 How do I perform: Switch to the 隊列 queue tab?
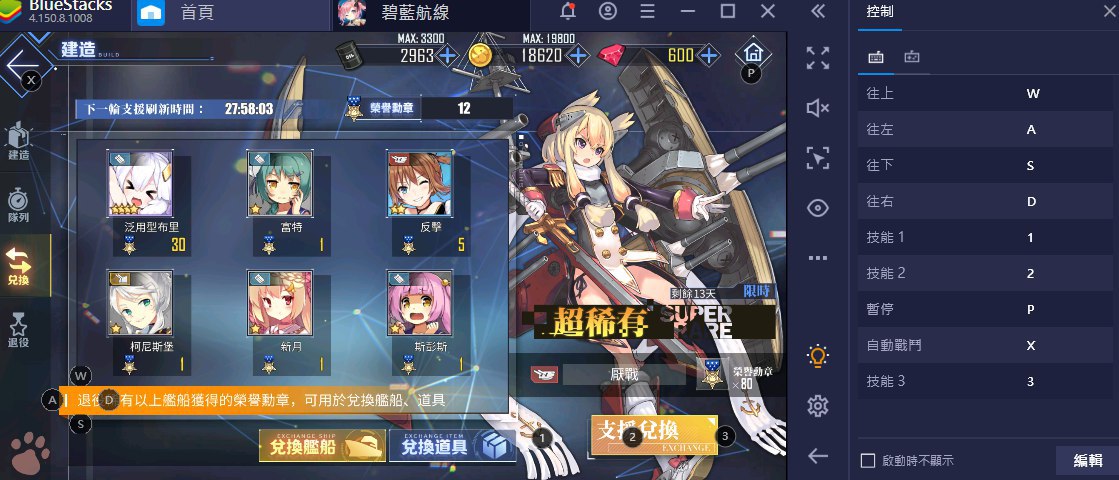click(19, 205)
